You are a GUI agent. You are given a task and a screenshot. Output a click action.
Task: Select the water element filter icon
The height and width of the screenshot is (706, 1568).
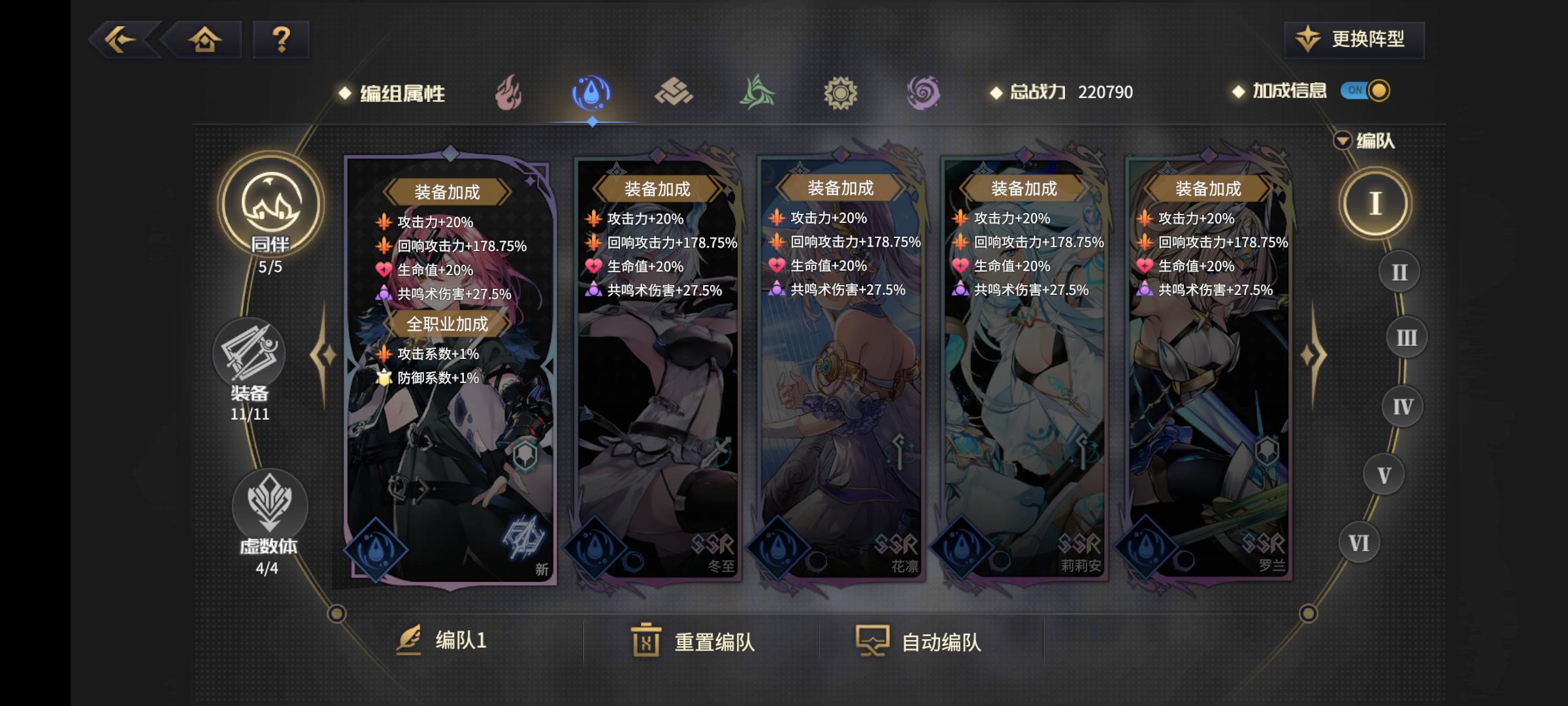(x=592, y=92)
